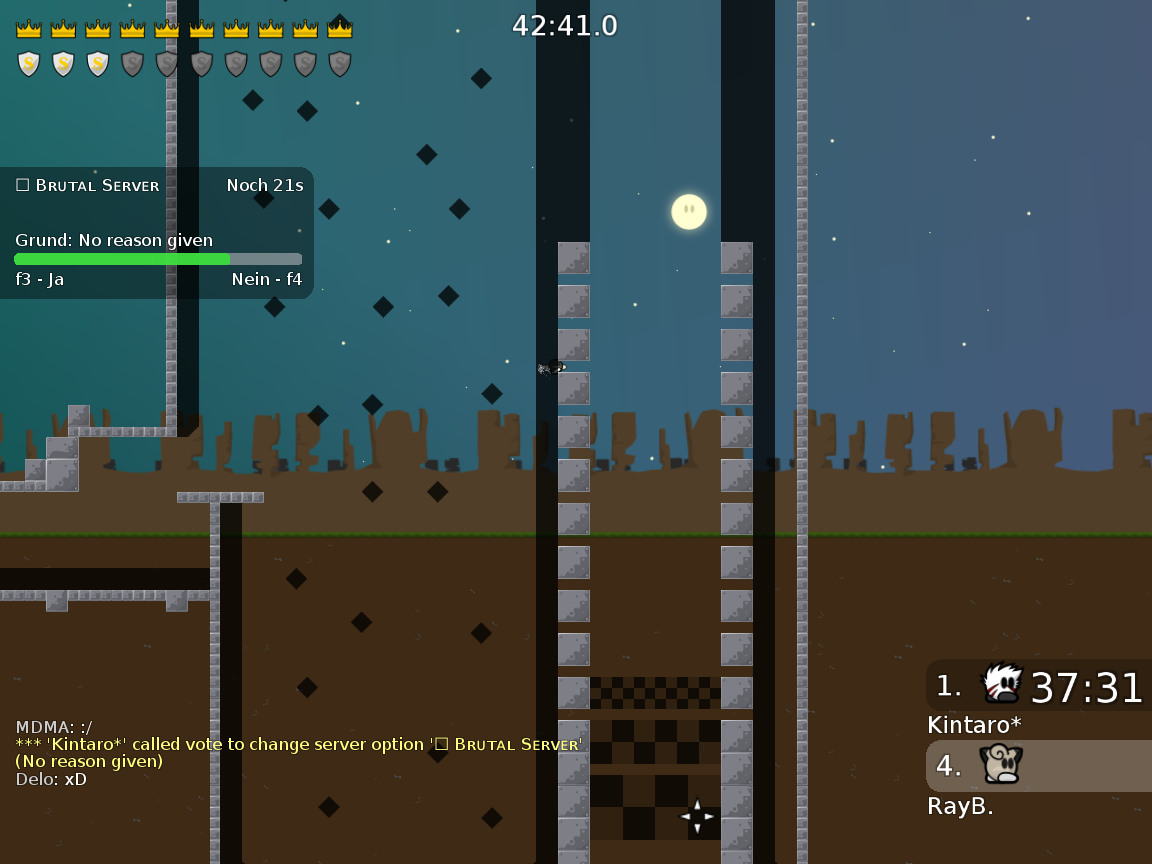
Task: Select RayB. fourth-place ranking row
Action: pos(1038,767)
